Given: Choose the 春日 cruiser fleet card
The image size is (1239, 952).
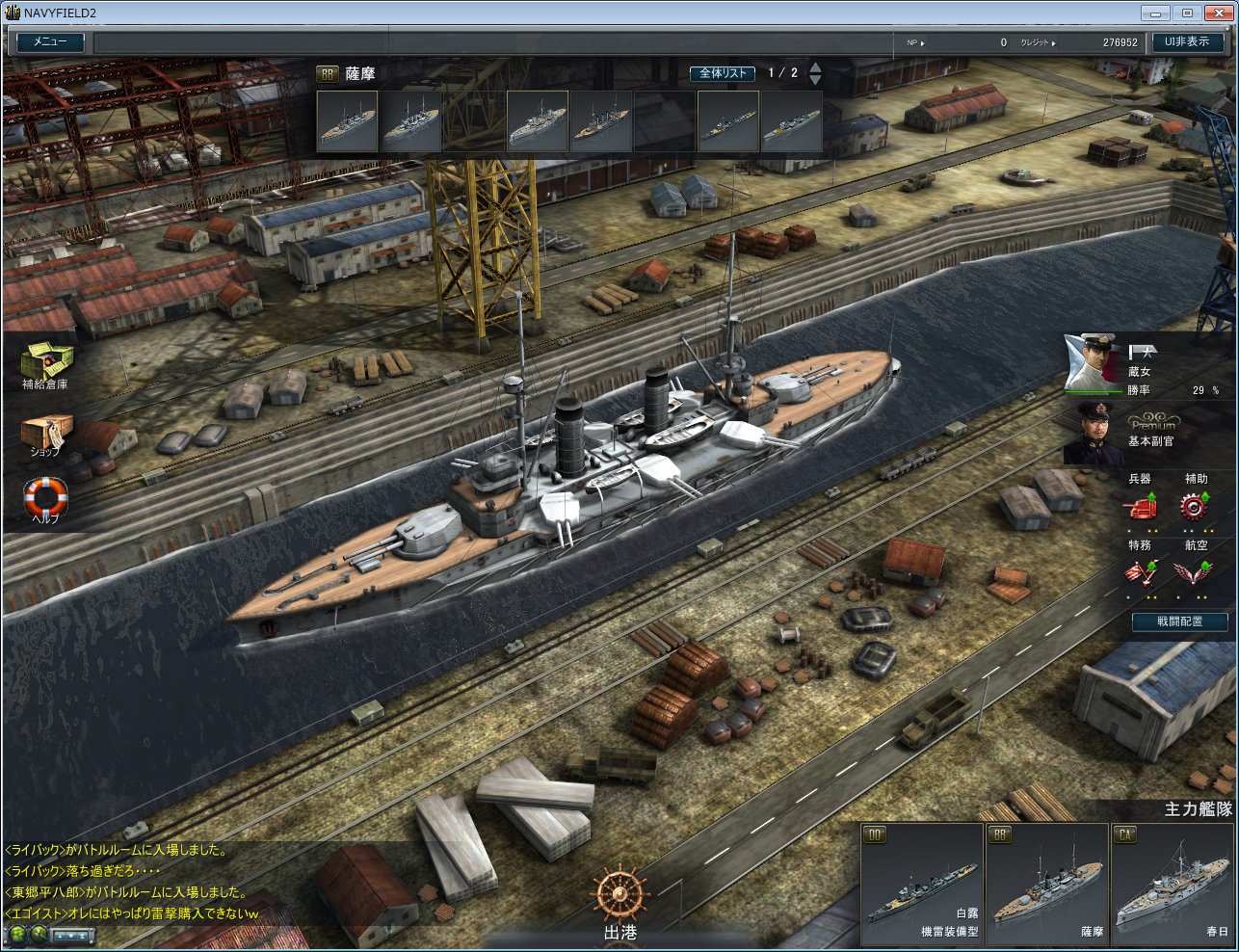Looking at the screenshot, I should [x=1173, y=885].
